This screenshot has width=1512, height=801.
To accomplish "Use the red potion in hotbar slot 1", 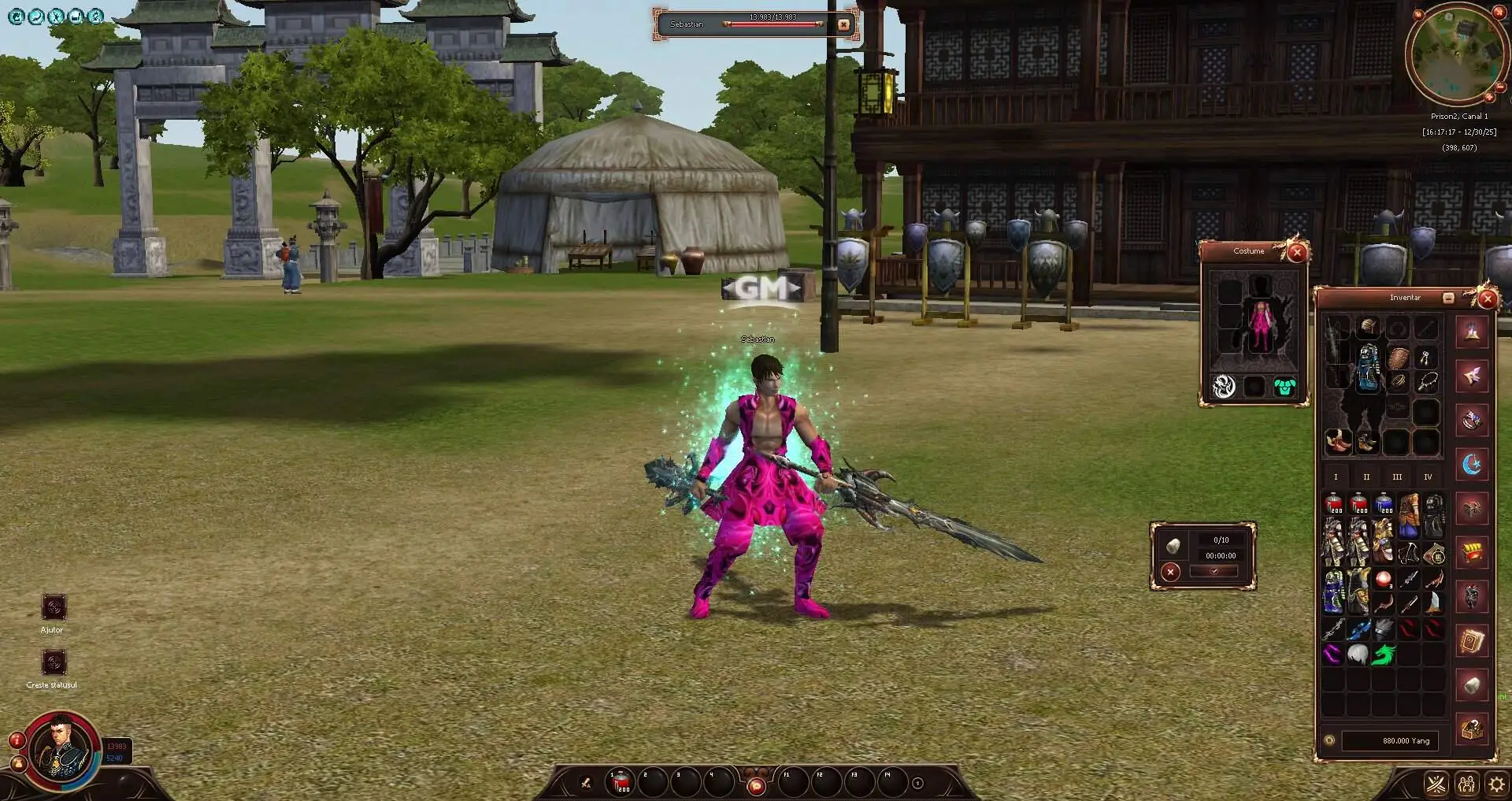I will coord(621,782).
